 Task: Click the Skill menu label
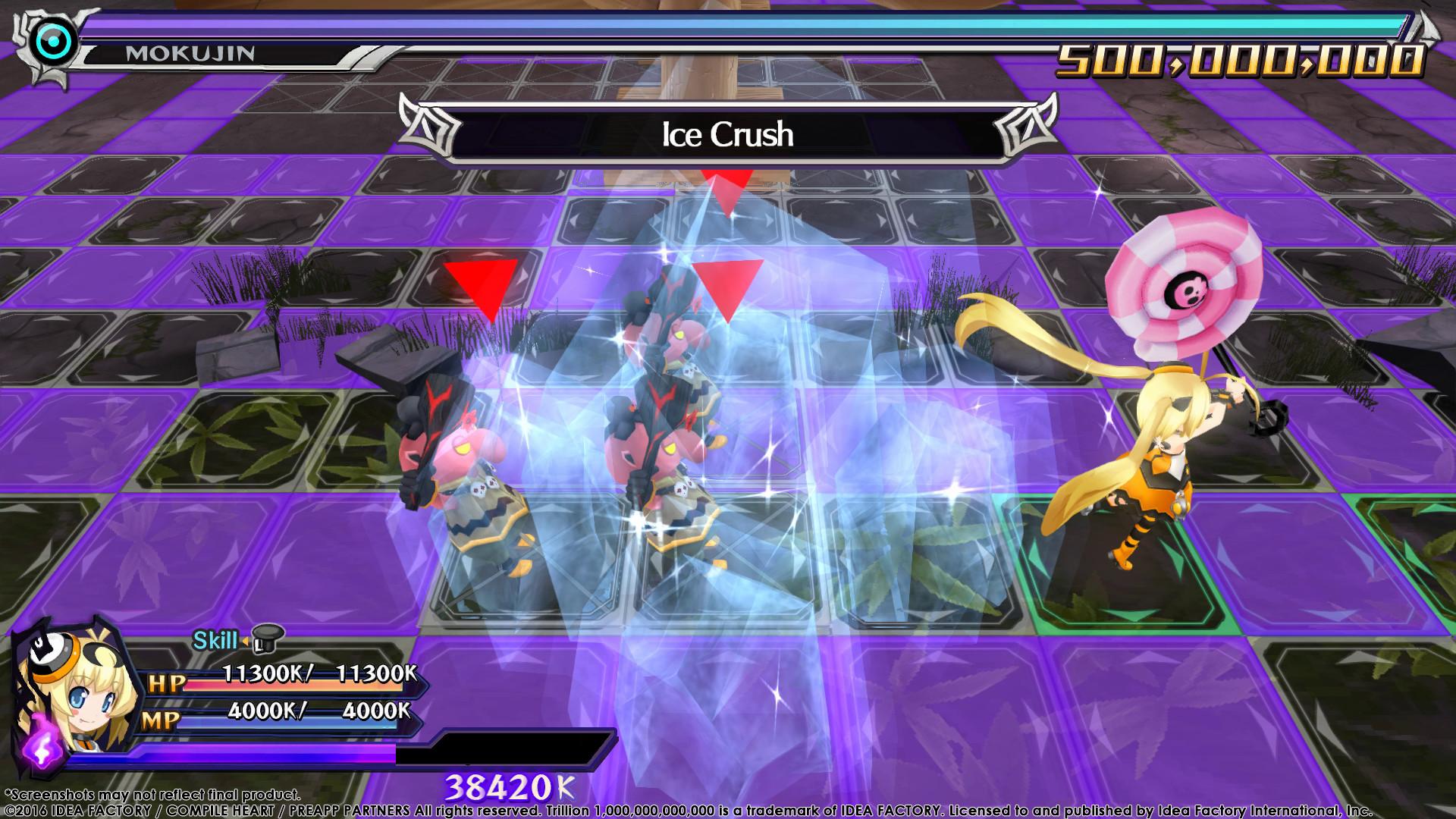coord(215,641)
